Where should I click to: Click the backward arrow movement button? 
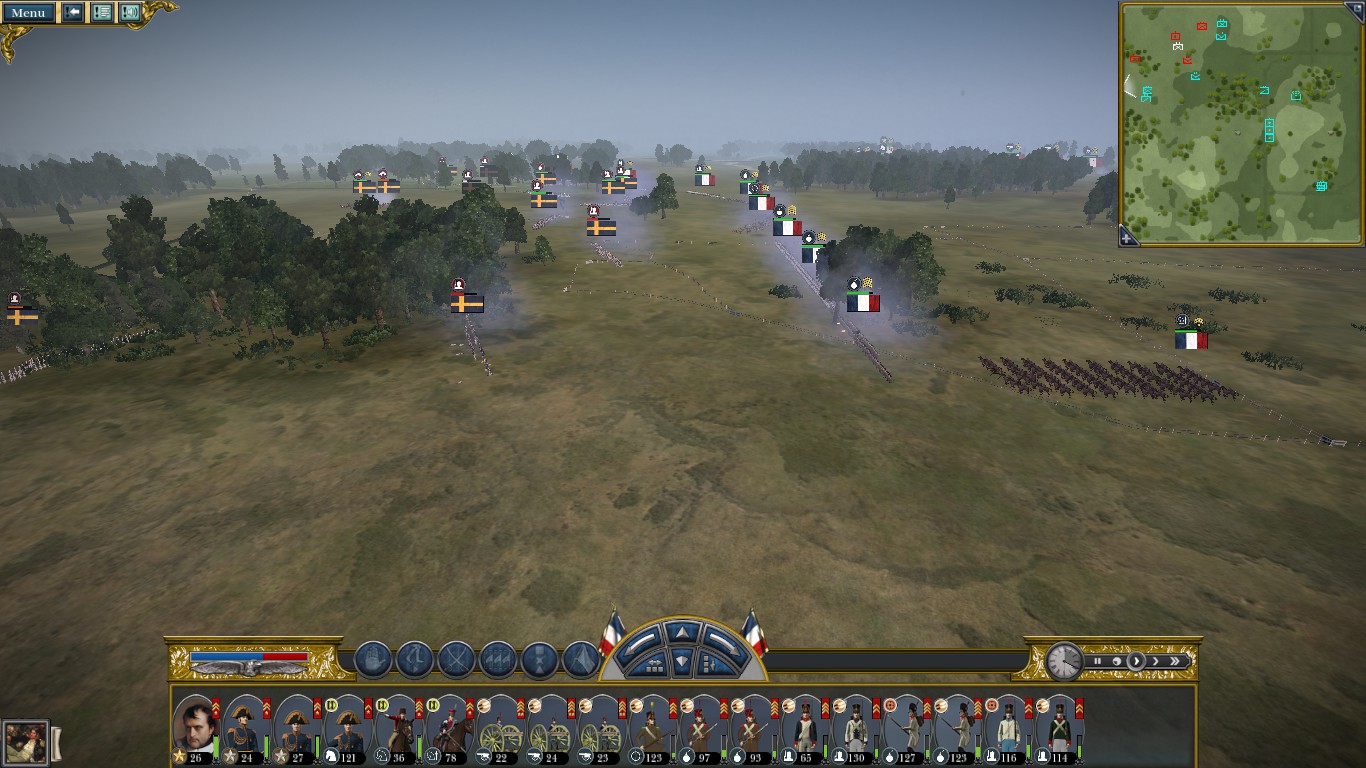[x=682, y=661]
